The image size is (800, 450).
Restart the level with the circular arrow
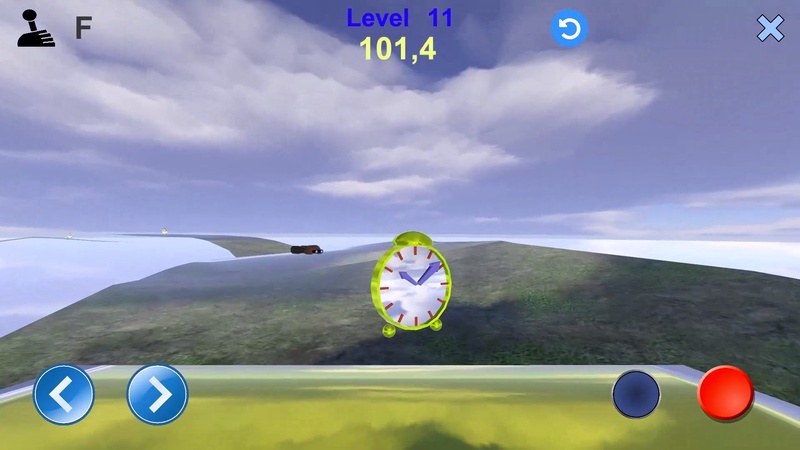[569, 29]
